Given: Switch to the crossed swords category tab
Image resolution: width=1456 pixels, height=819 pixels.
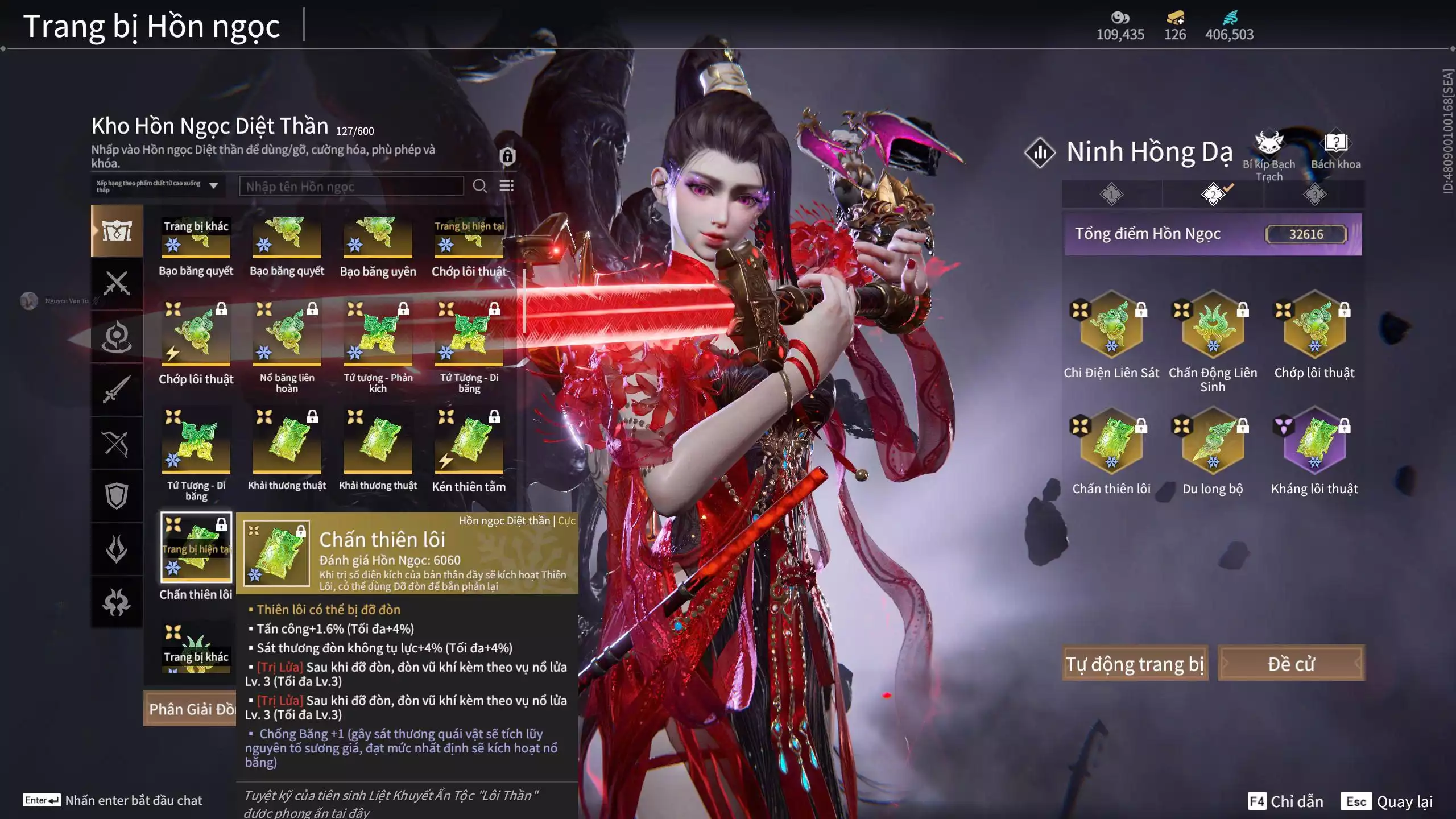Looking at the screenshot, I should coord(117,283).
